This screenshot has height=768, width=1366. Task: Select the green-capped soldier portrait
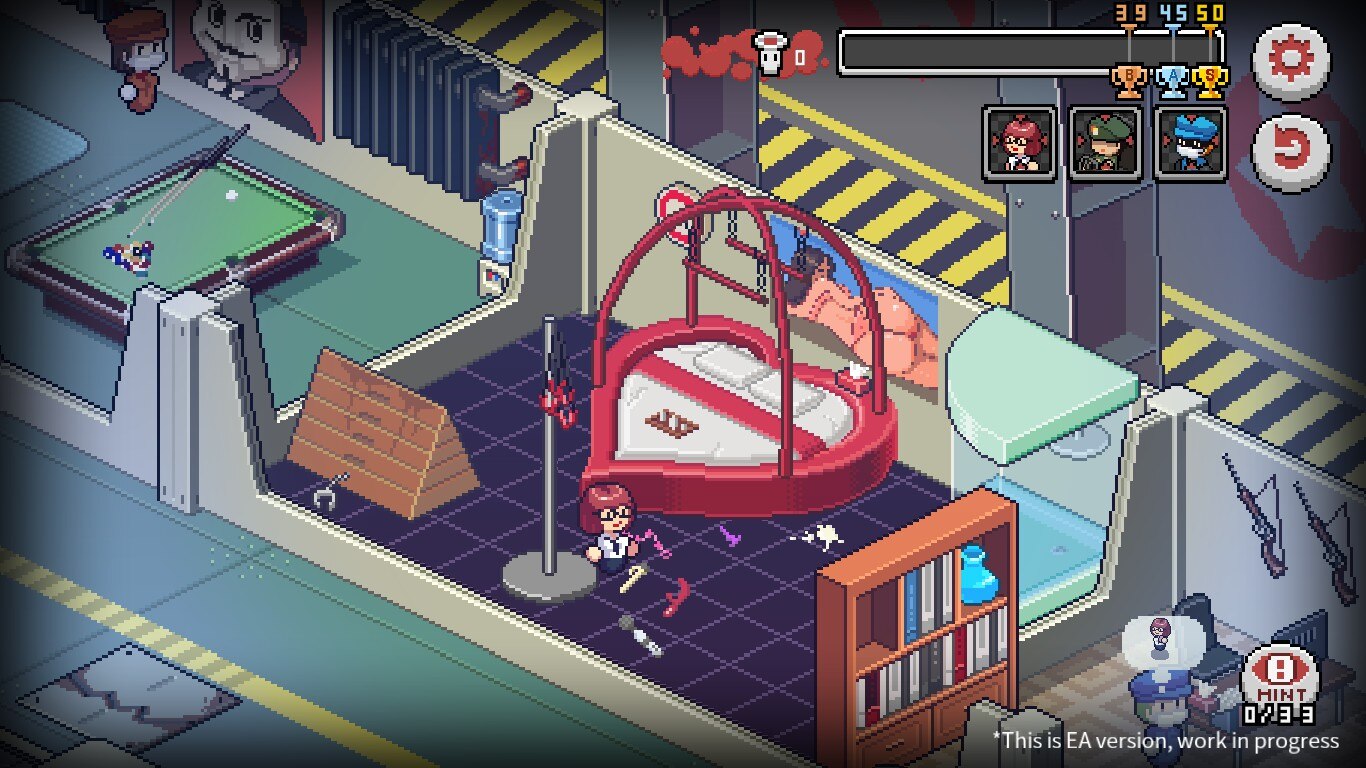[1105, 143]
